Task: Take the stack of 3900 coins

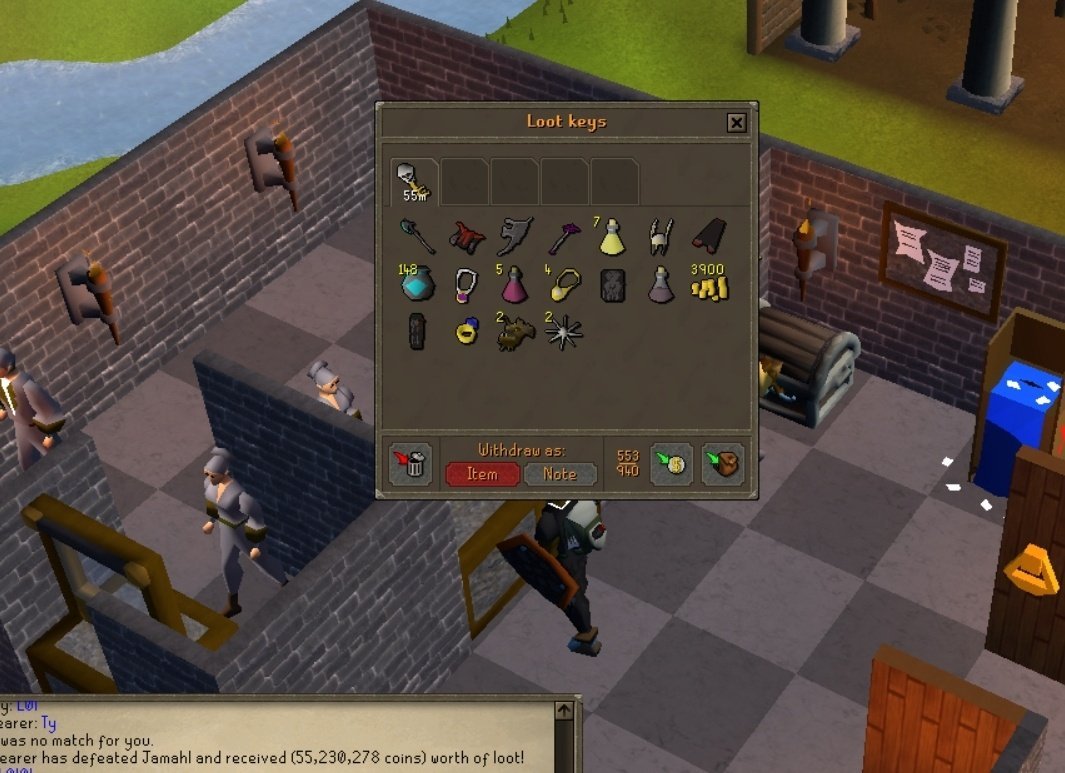Action: coord(708,286)
